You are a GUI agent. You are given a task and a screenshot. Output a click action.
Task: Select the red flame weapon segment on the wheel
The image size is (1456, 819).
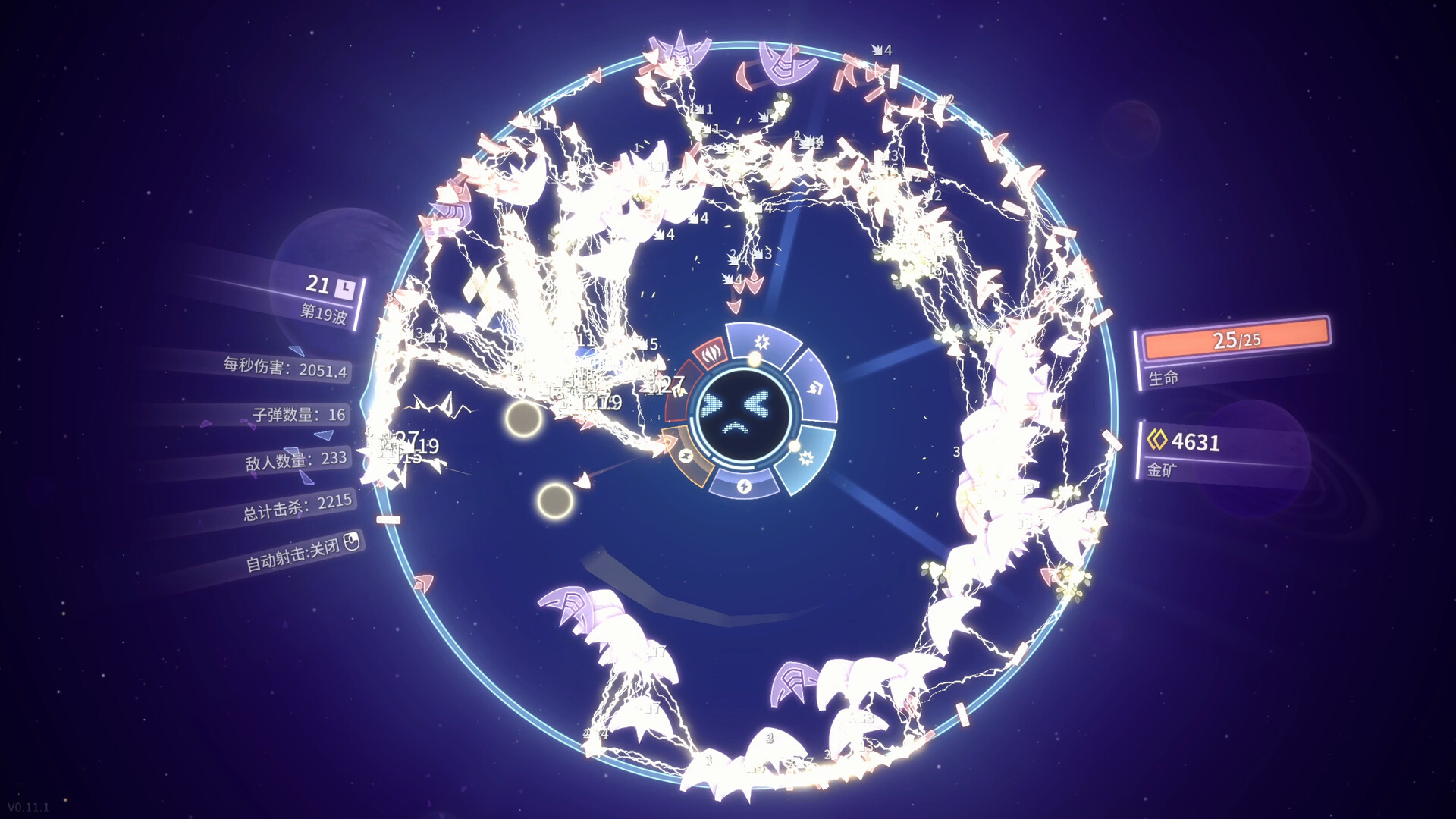(711, 354)
